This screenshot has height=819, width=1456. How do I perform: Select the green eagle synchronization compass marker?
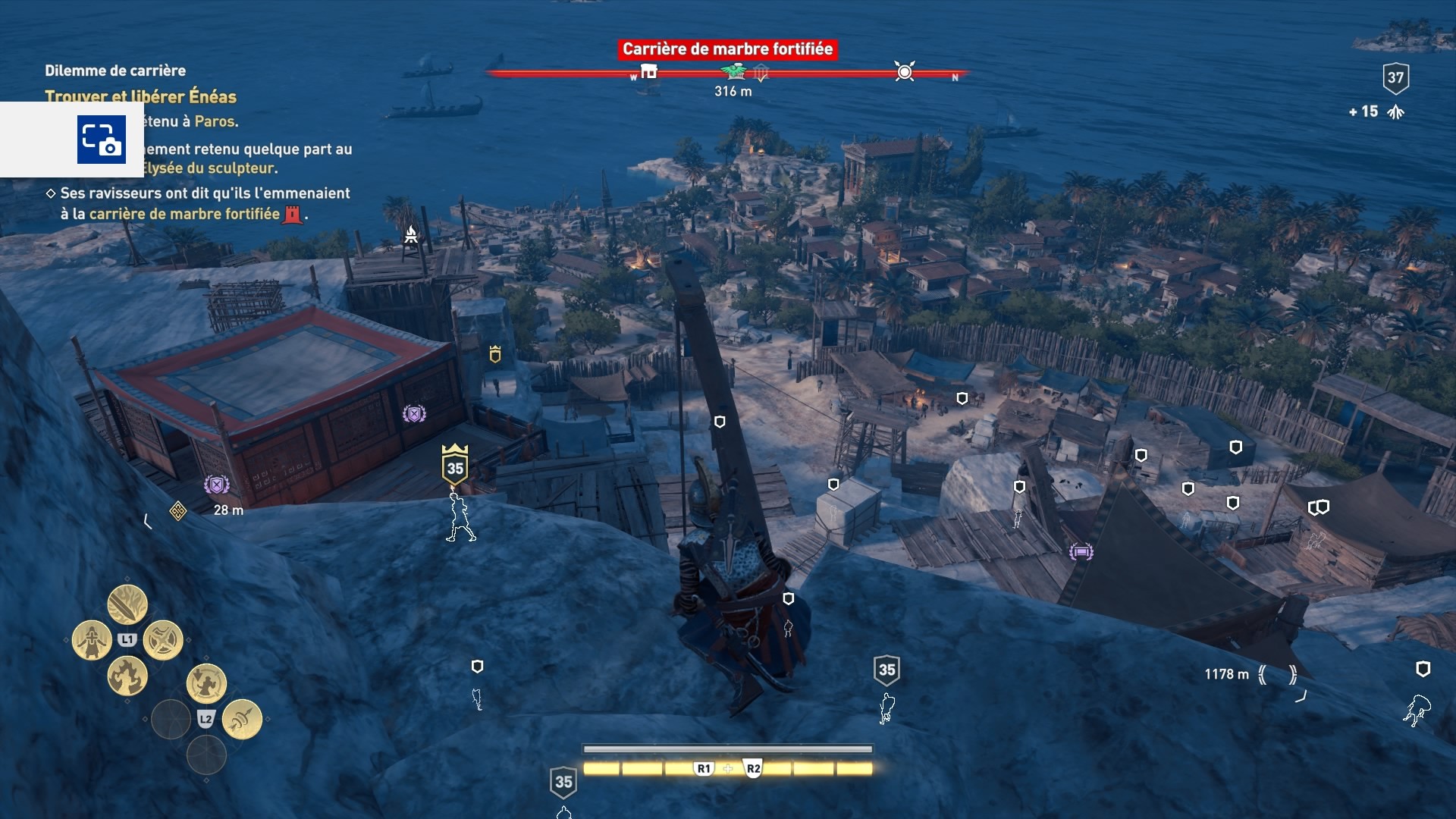733,72
